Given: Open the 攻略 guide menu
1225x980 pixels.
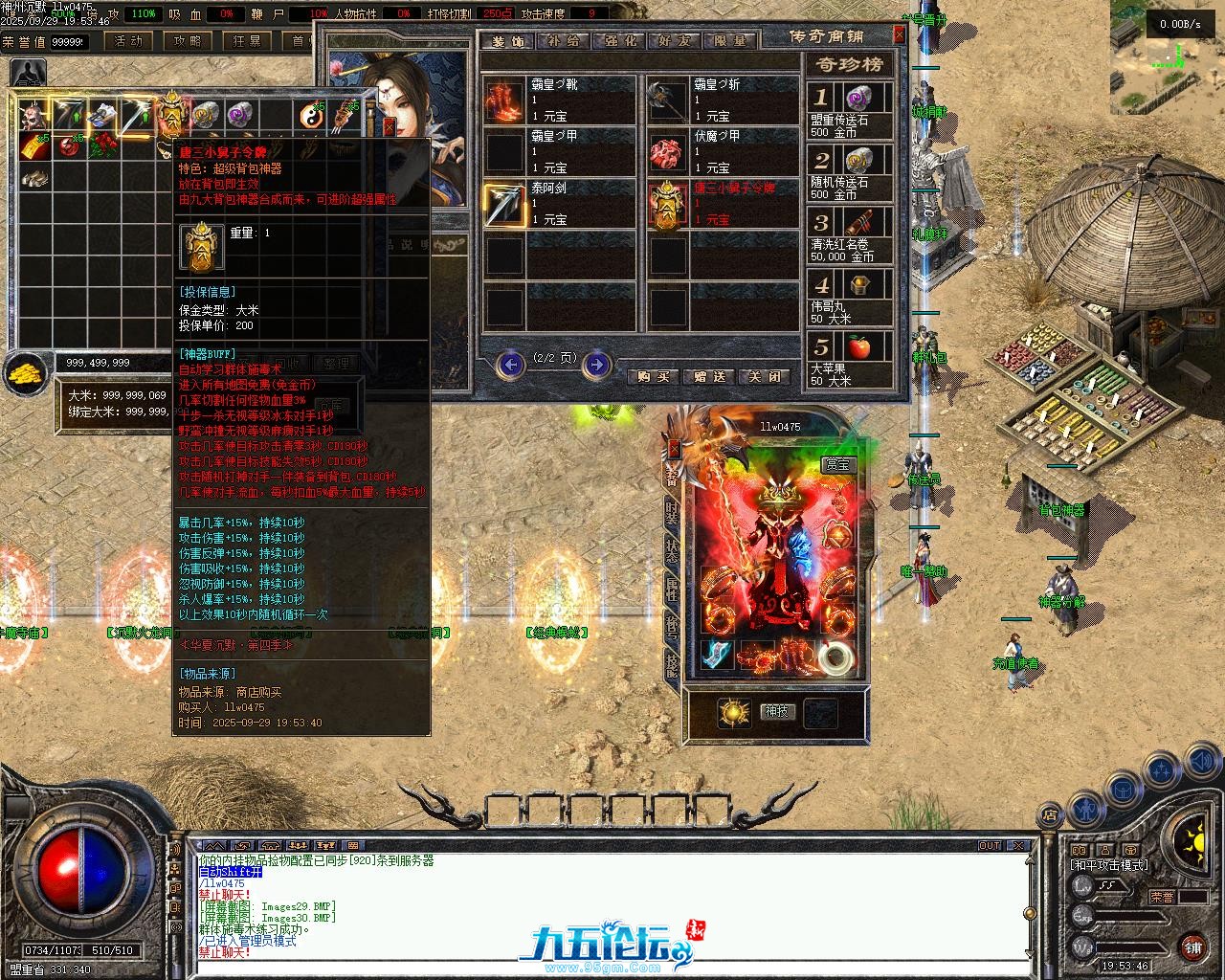Looking at the screenshot, I should [188, 41].
